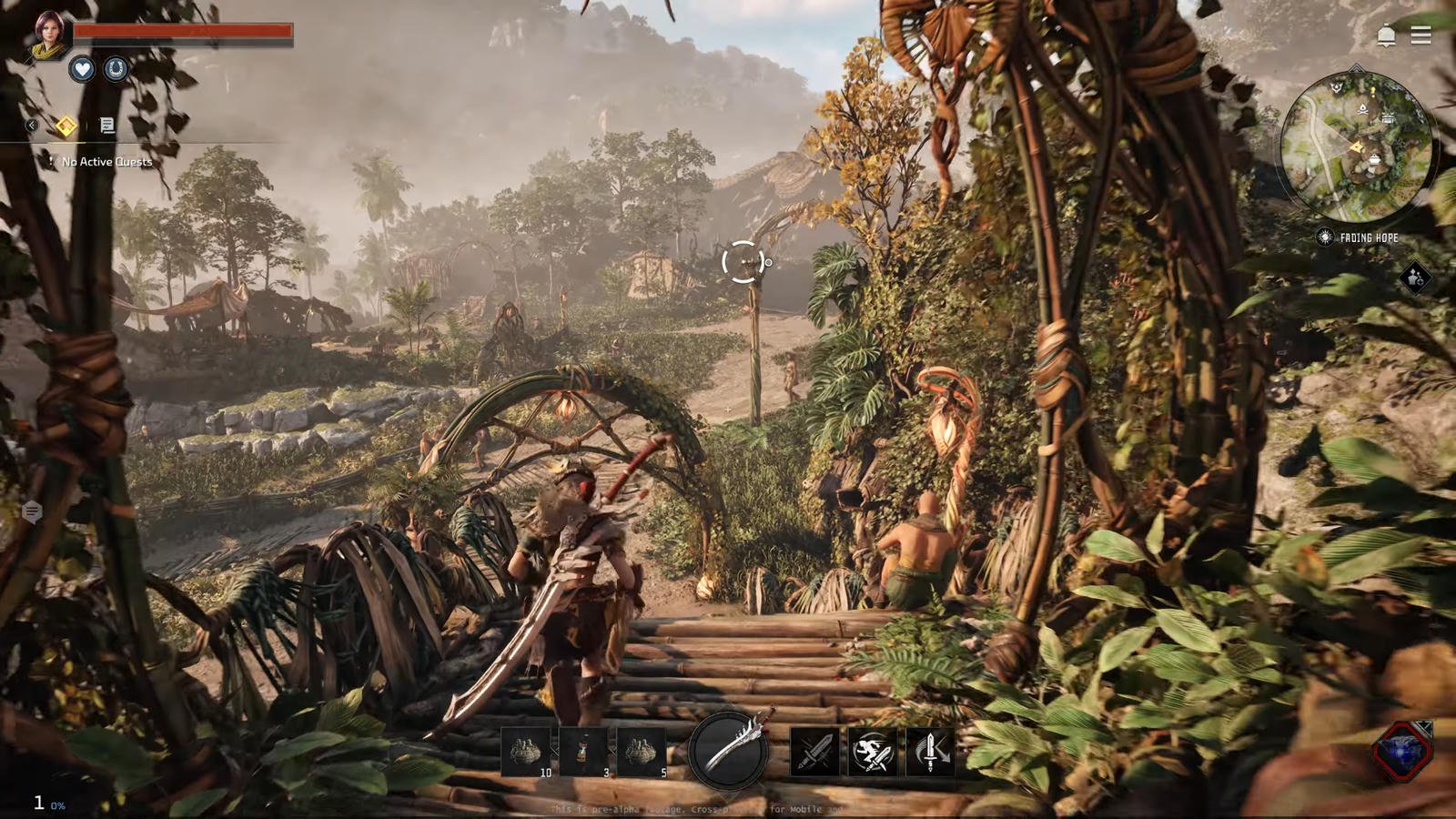
Task: Activate the downward sword strike skill
Action: click(x=930, y=752)
